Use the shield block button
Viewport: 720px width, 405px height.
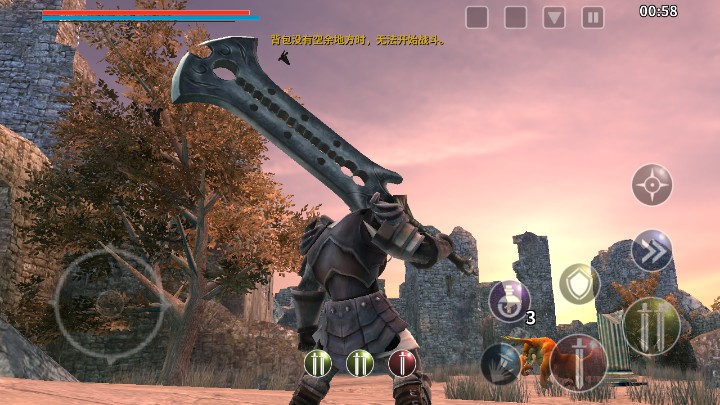pos(579,284)
